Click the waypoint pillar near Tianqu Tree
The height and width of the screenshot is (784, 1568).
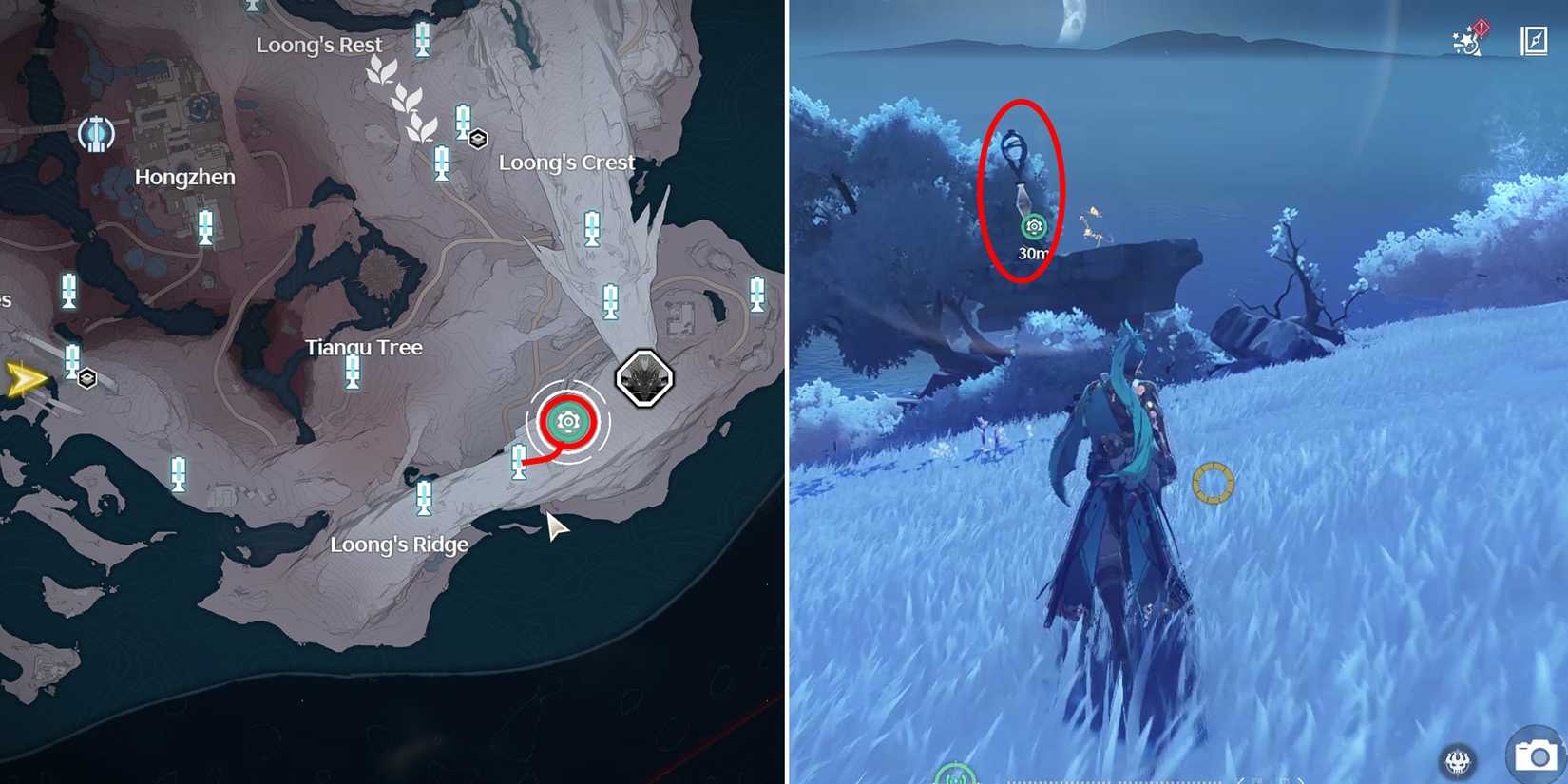click(x=354, y=371)
